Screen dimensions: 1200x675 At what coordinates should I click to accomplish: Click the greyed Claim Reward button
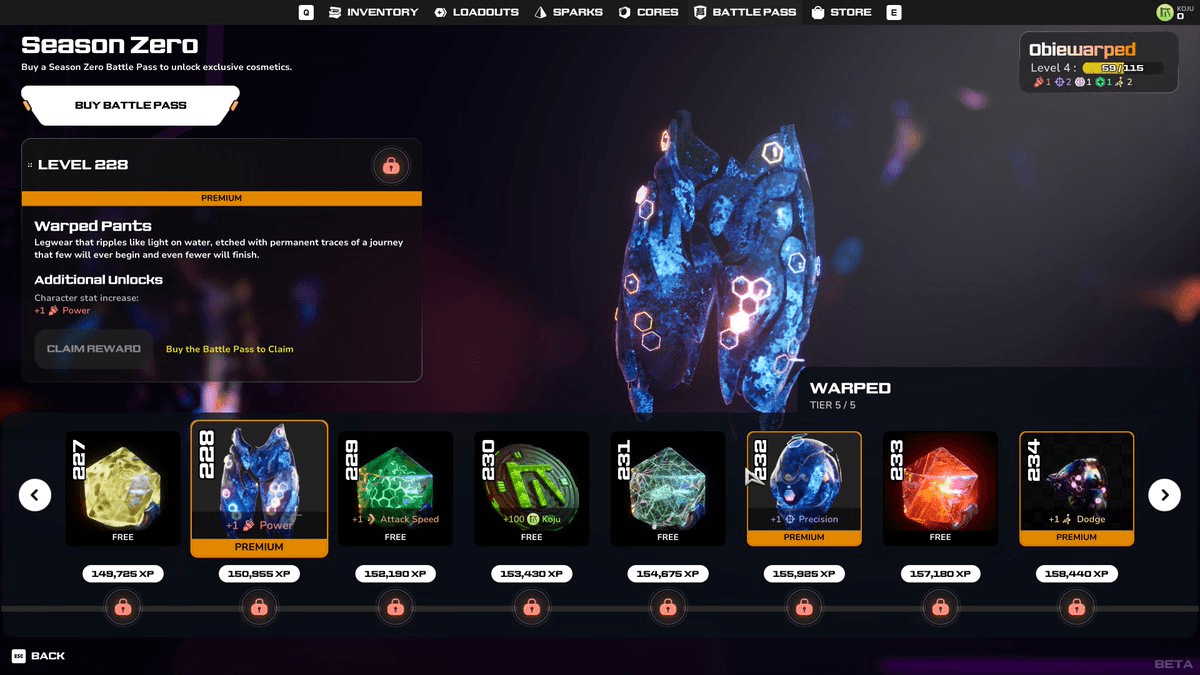[x=94, y=349]
